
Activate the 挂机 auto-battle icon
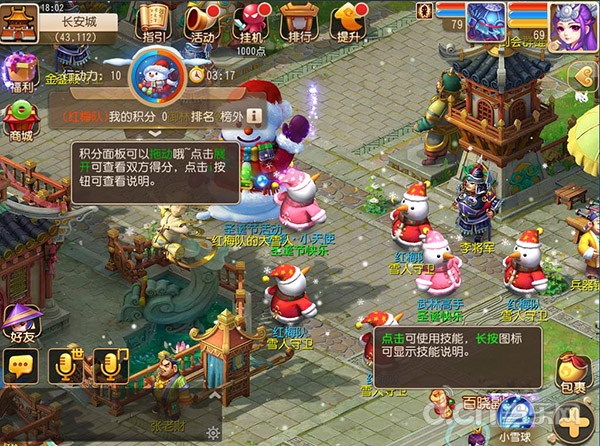(x=252, y=20)
